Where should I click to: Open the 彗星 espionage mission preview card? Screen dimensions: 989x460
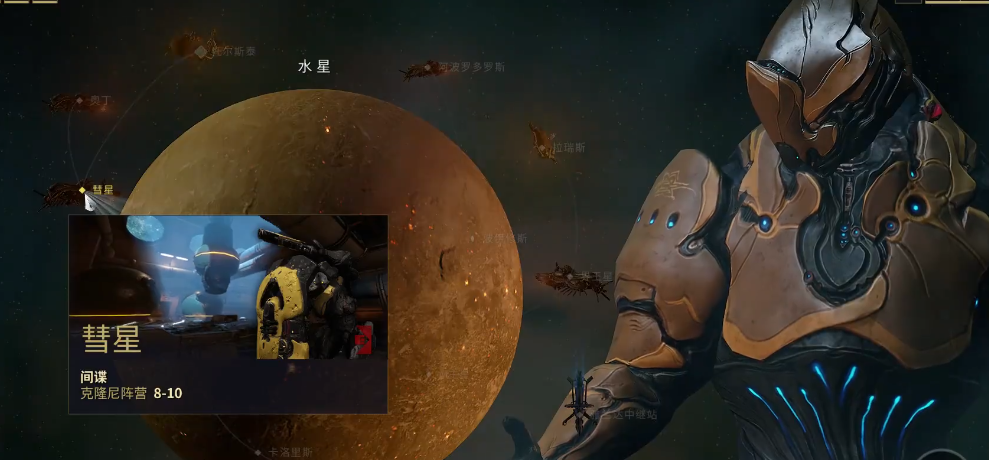coord(227,313)
